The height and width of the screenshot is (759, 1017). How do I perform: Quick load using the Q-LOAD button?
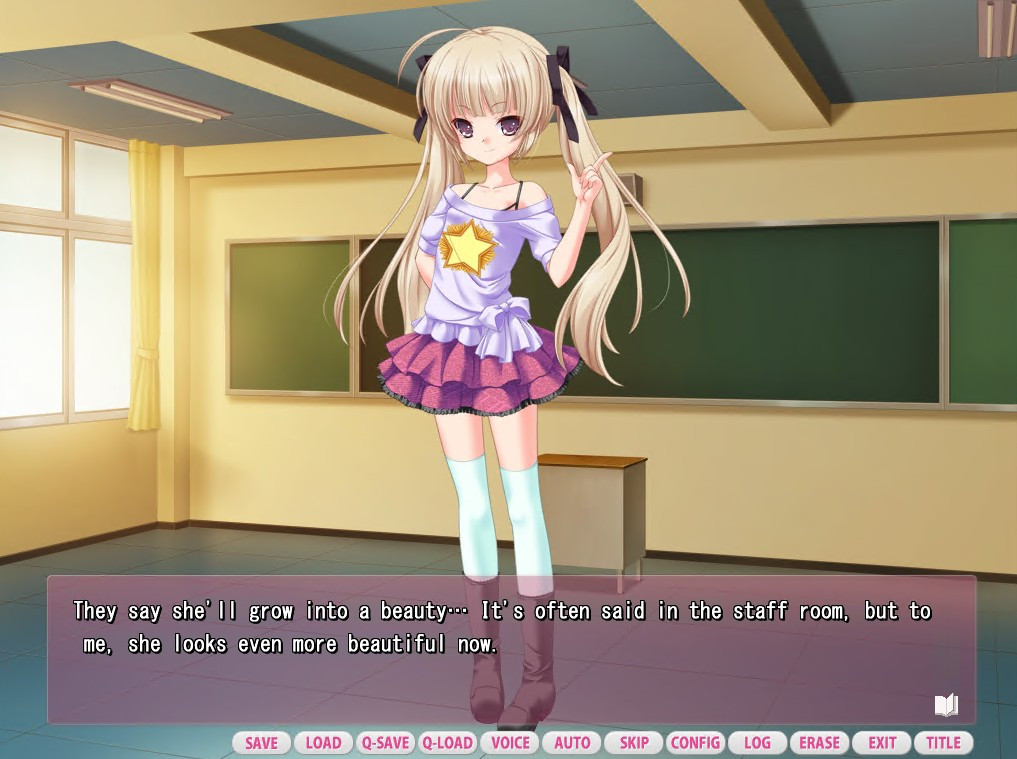pos(447,743)
